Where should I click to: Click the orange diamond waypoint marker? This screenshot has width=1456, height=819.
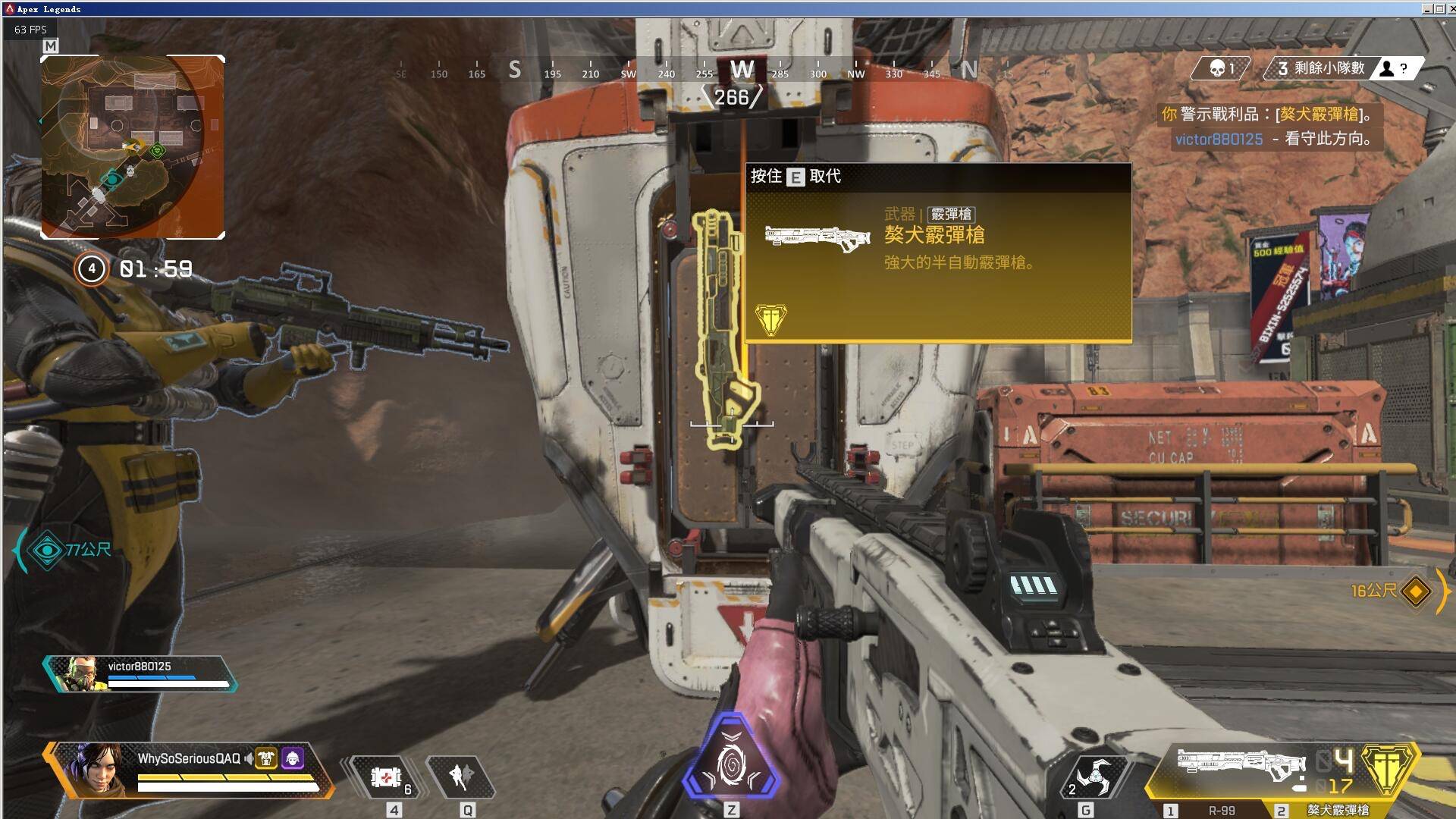tap(1416, 591)
